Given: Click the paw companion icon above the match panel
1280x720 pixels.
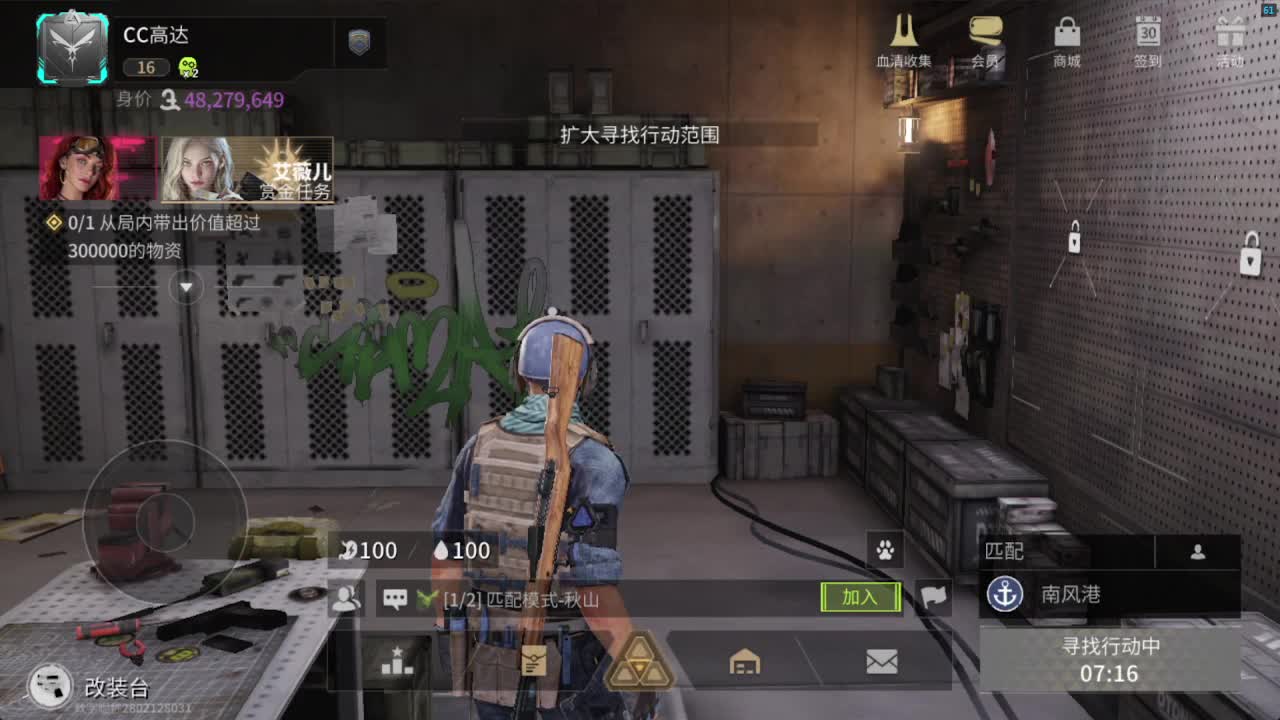Looking at the screenshot, I should click(x=886, y=549).
